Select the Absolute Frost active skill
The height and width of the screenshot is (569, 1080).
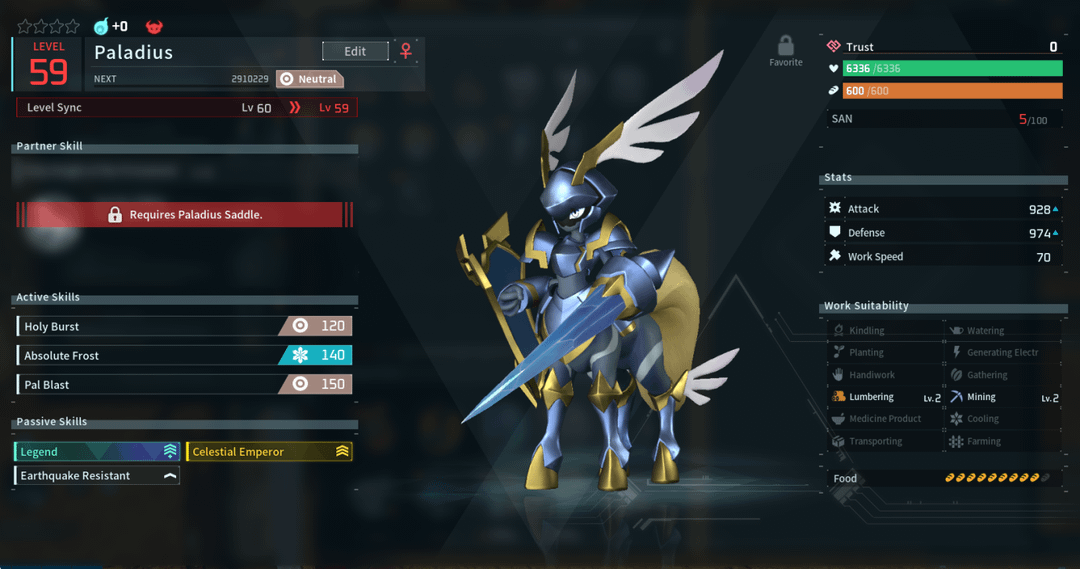tap(184, 355)
